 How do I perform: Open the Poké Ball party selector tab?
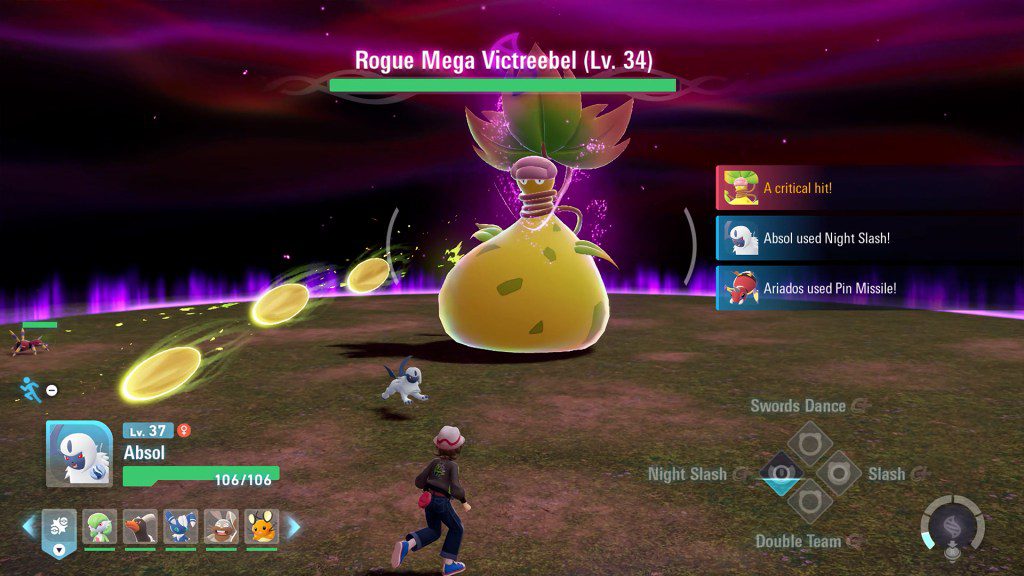click(x=59, y=529)
